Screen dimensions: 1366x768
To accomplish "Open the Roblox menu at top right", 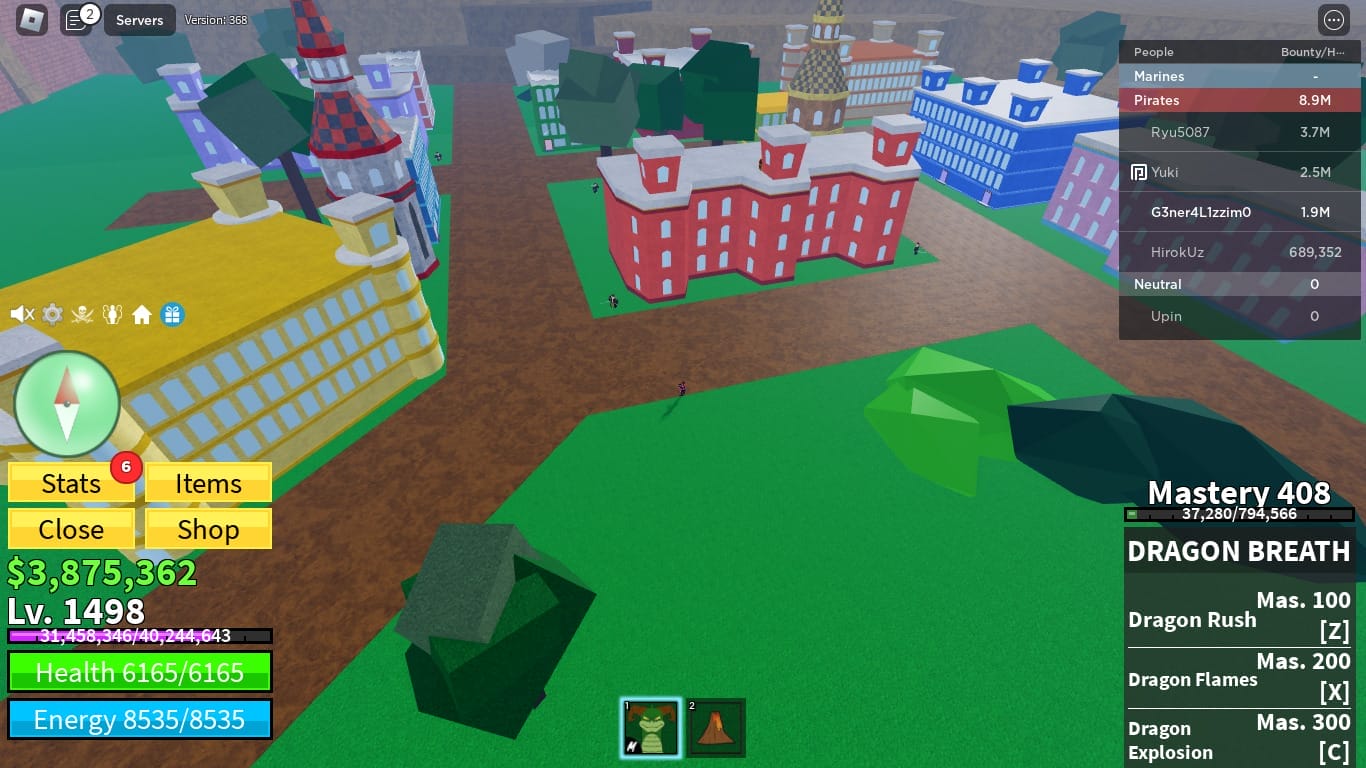I will coord(1336,19).
